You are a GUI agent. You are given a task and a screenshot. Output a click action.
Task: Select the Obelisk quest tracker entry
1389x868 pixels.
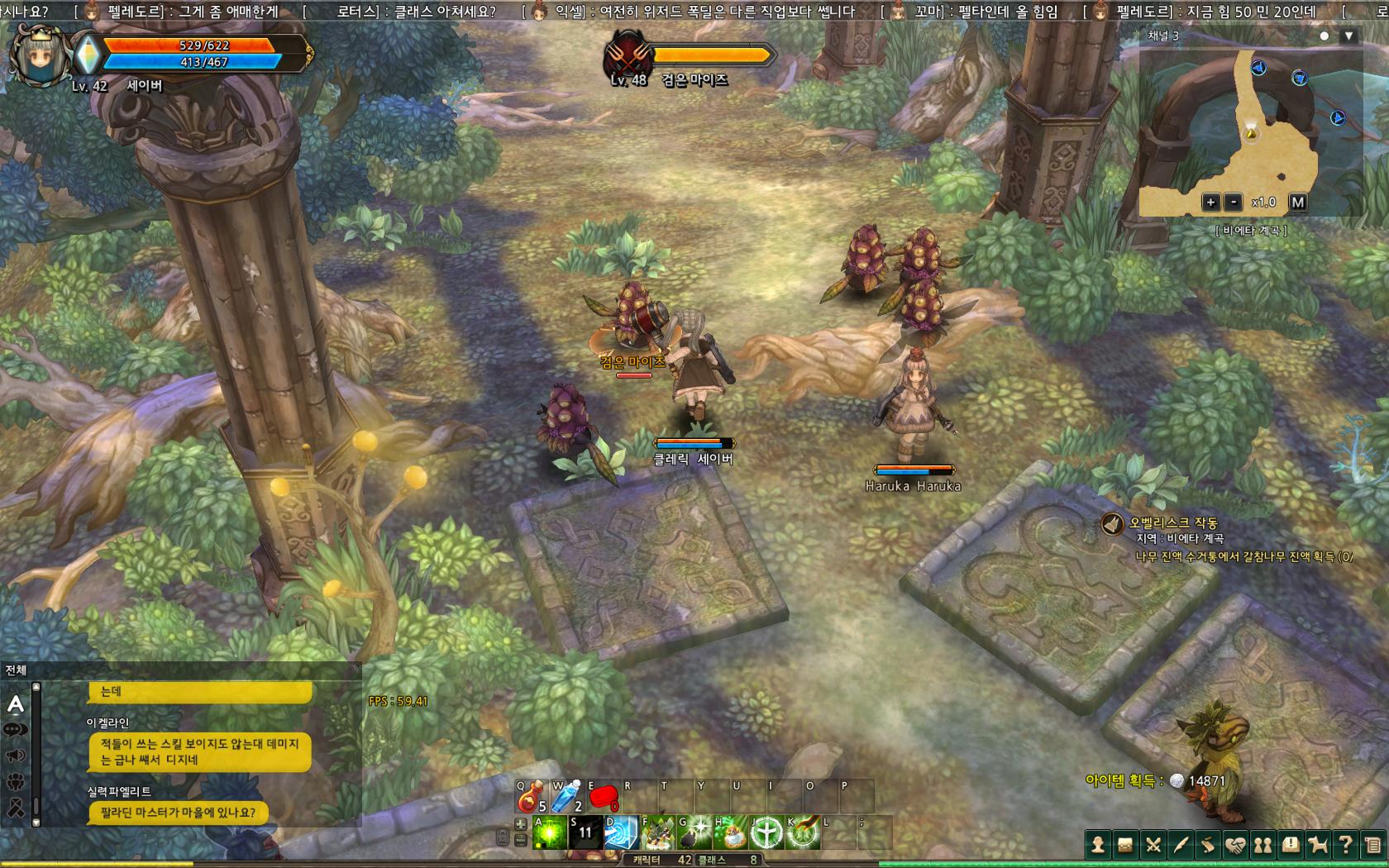coord(1172,523)
